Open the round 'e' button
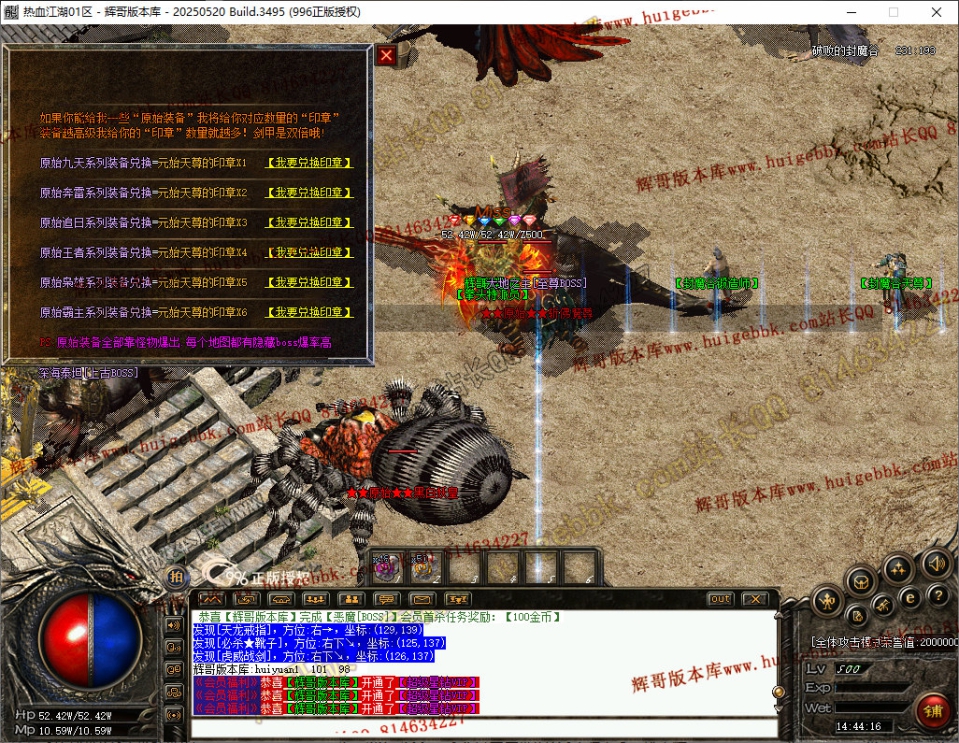959x743 pixels. click(x=910, y=597)
